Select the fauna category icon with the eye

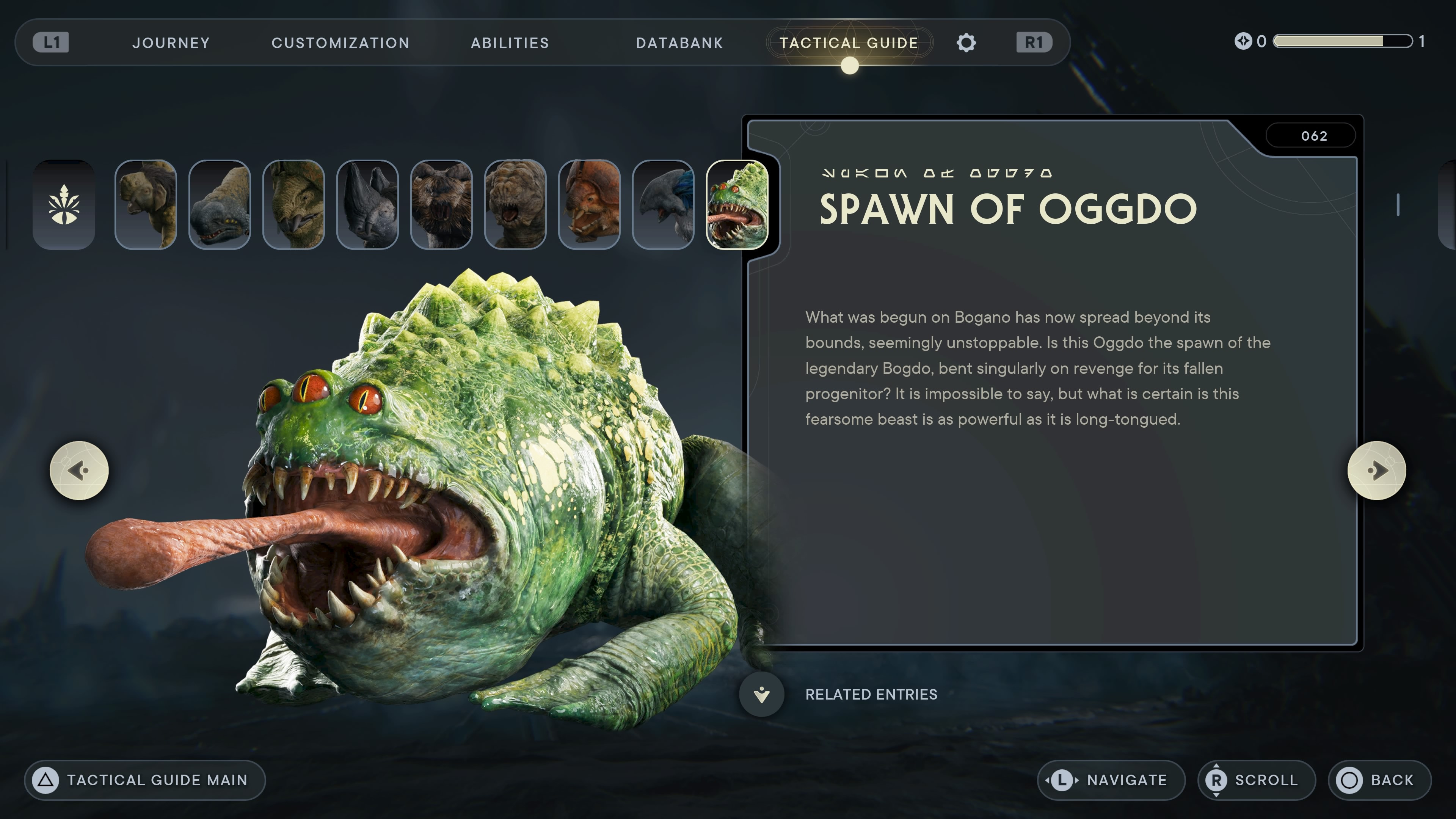[x=64, y=205]
